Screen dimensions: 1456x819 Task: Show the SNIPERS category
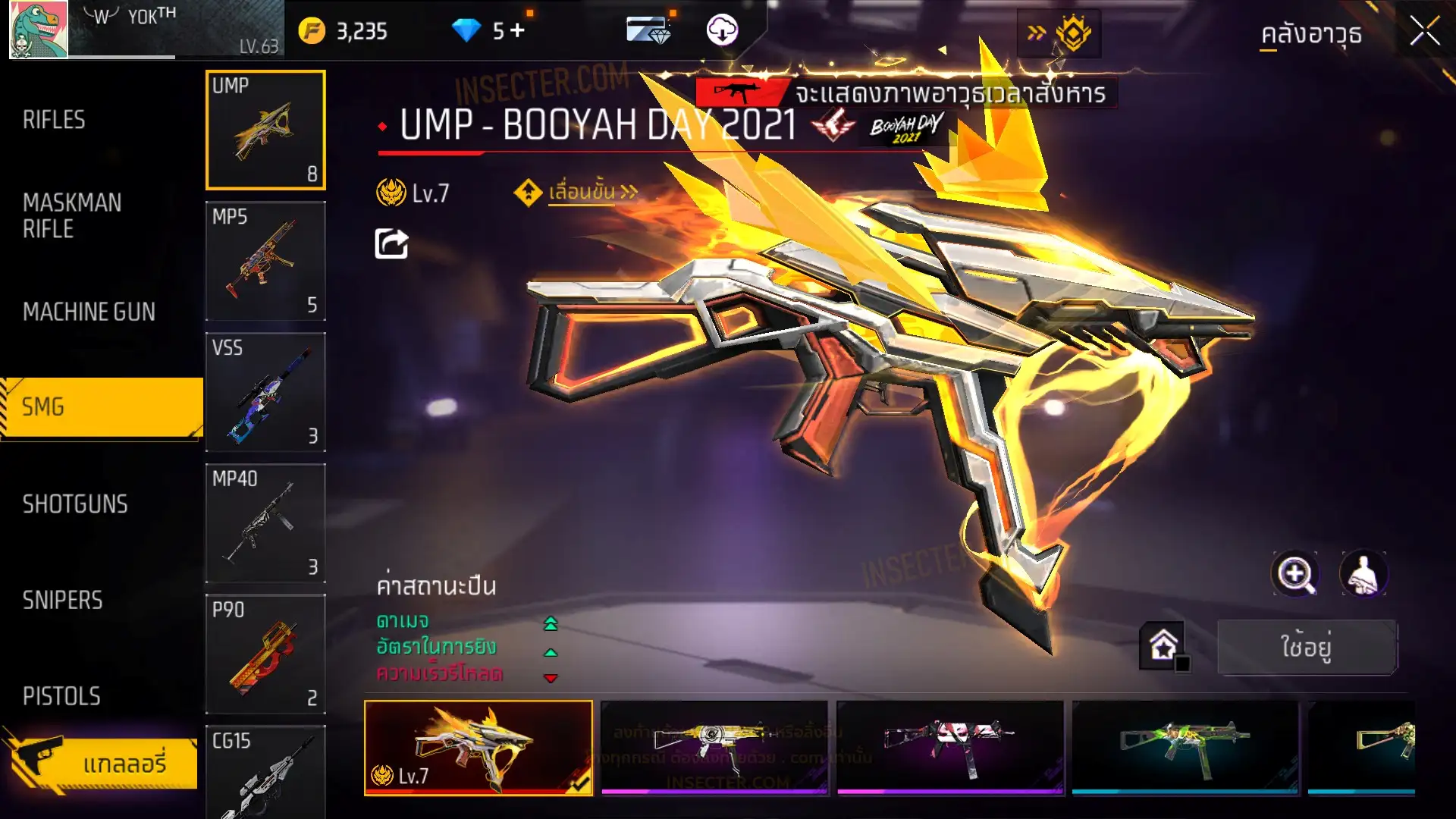(62, 601)
